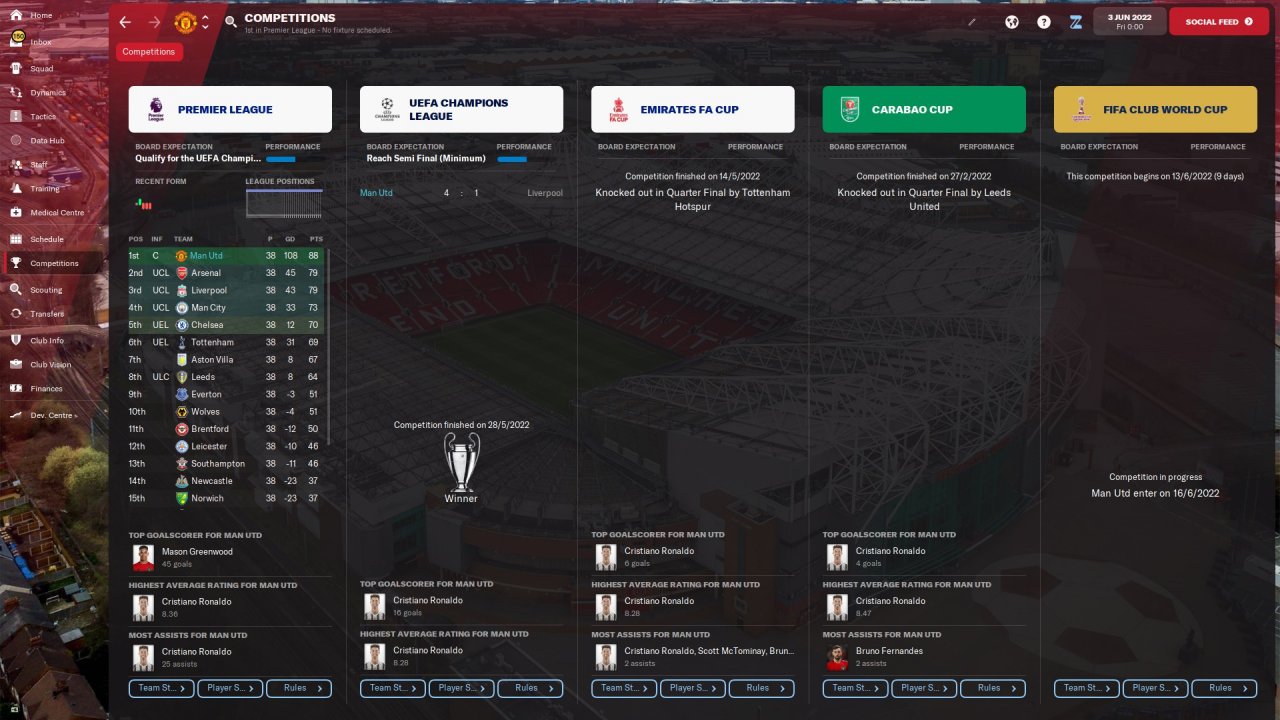Open the help question mark icon
1280x720 pixels.
[x=1044, y=22]
